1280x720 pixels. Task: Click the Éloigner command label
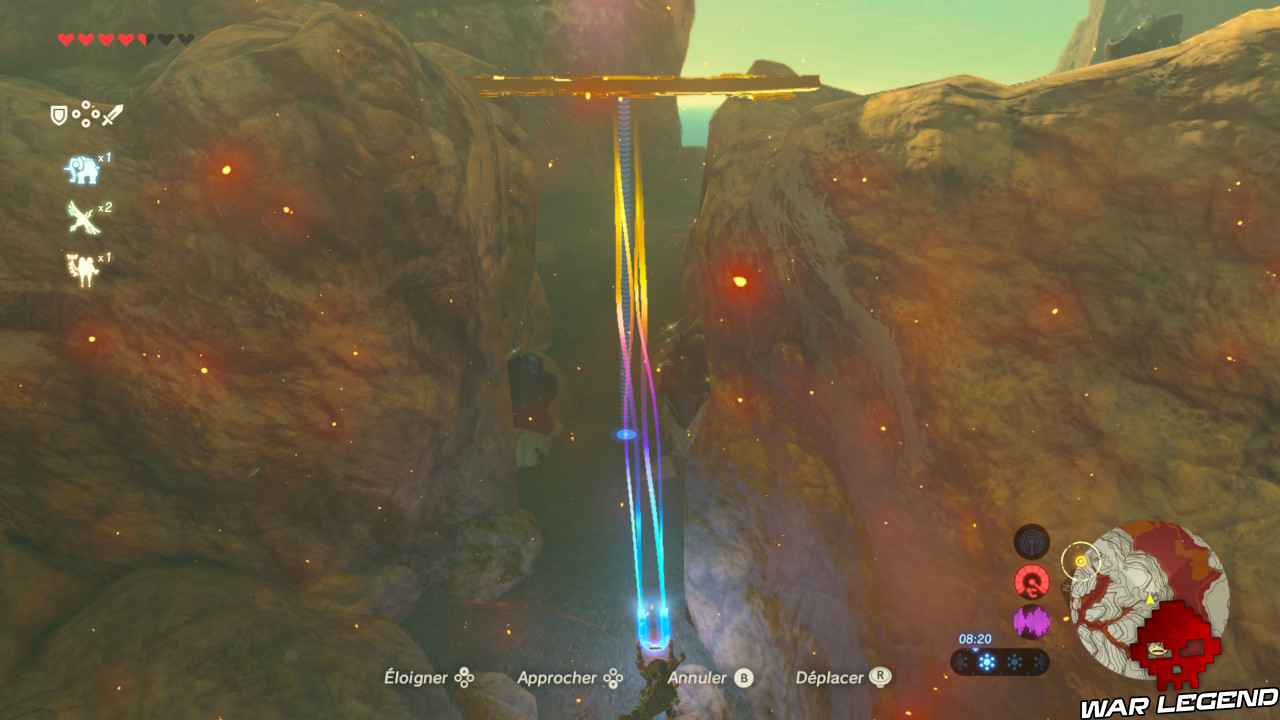click(x=415, y=677)
